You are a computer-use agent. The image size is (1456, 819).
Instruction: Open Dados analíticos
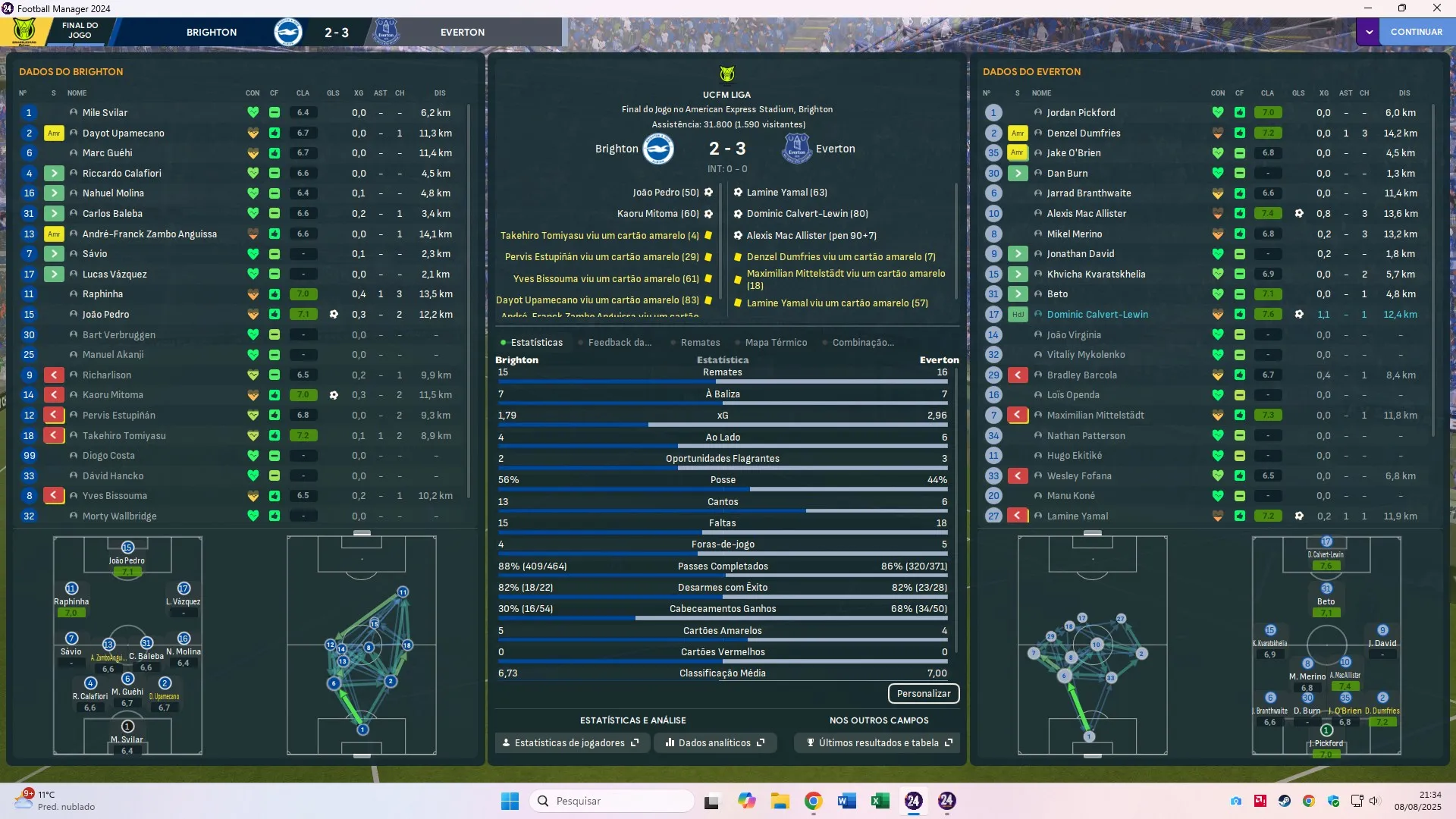tap(714, 743)
